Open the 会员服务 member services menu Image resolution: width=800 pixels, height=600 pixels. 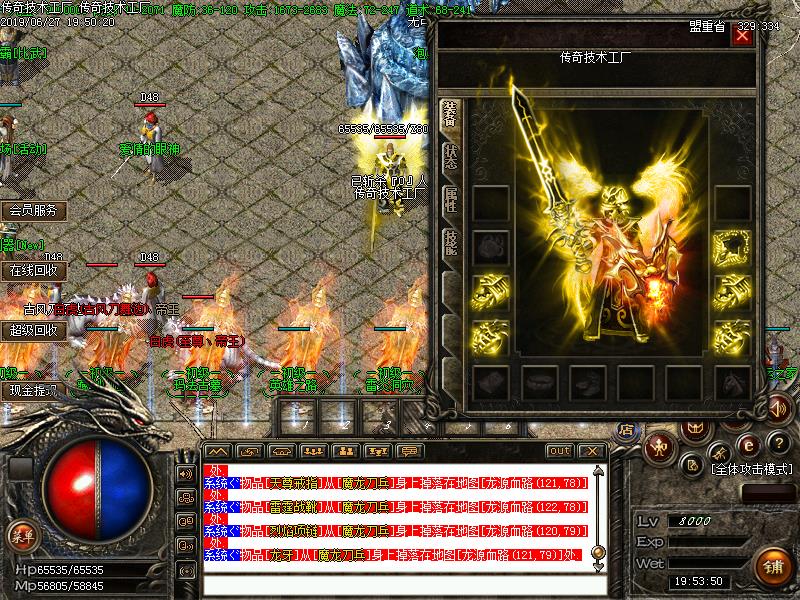[34, 211]
